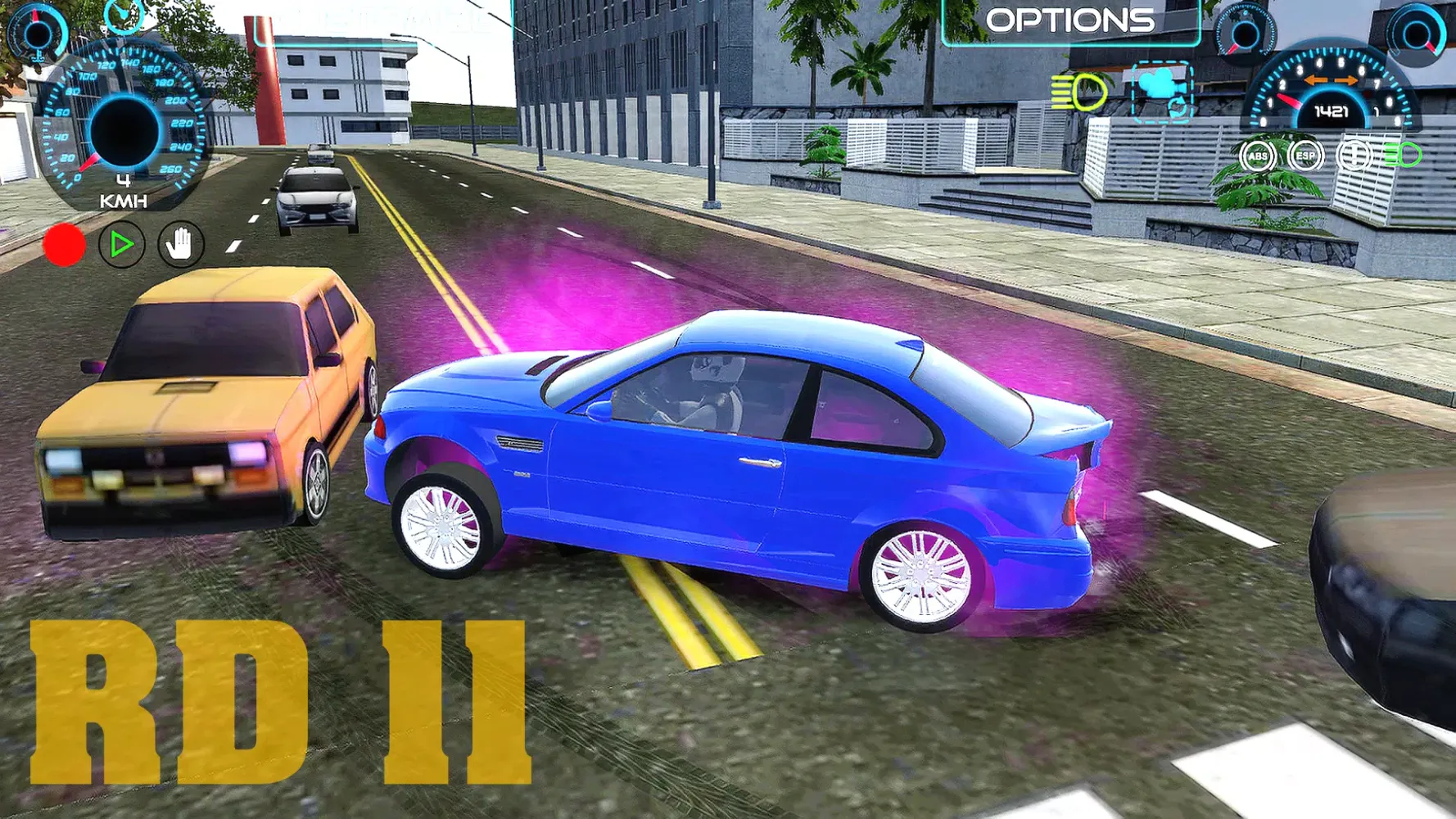Image resolution: width=1456 pixels, height=819 pixels.
Task: Tap the stopwatch icon near the speedometer
Action: pos(123,18)
